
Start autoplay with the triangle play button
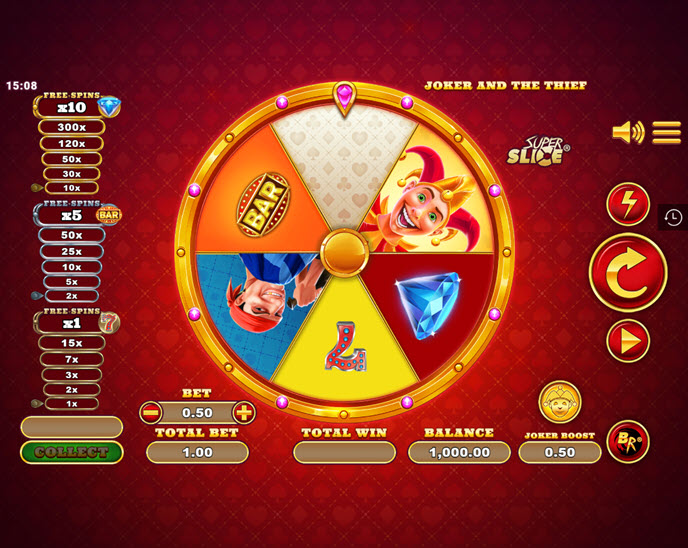(x=628, y=341)
